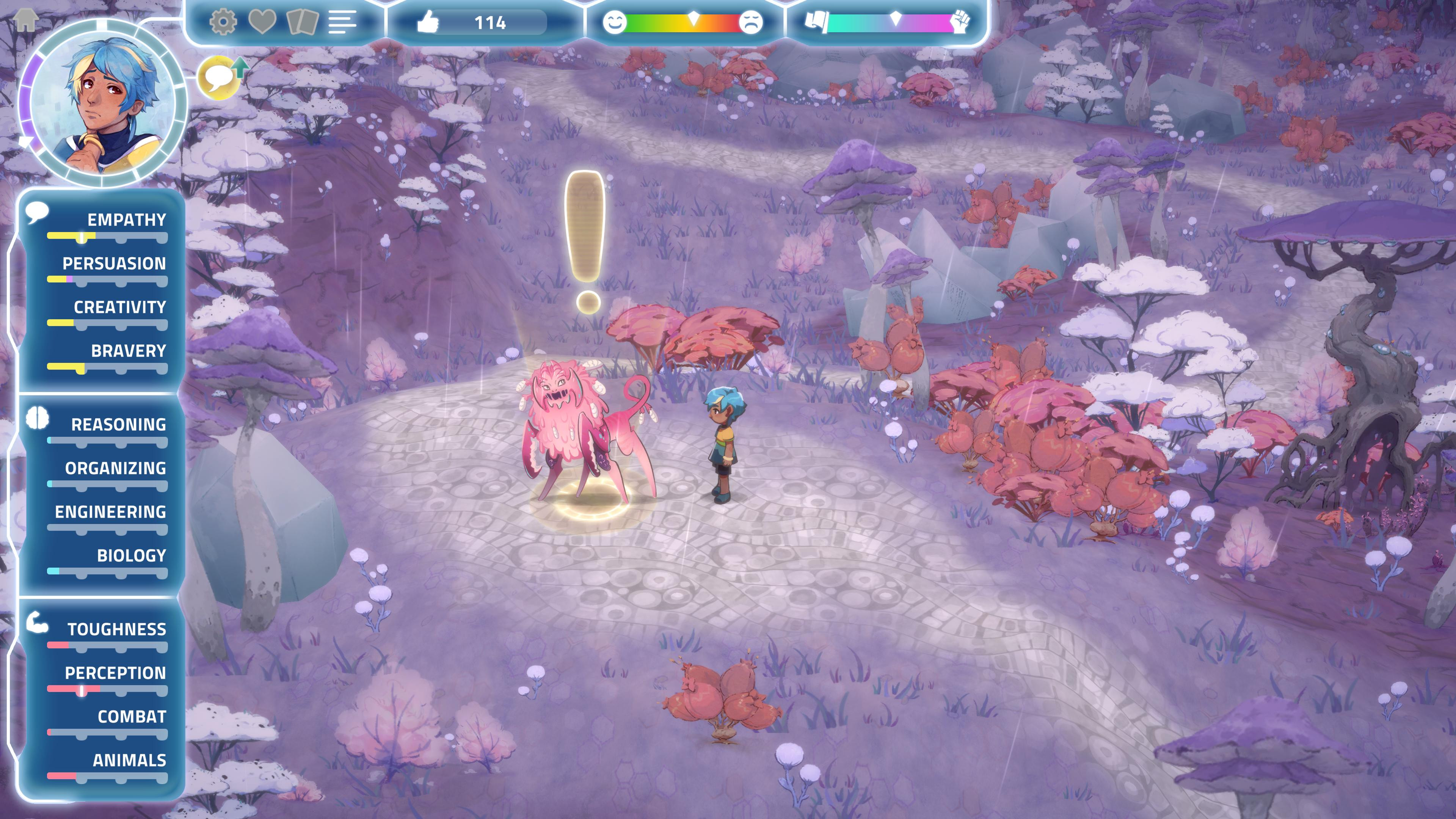
Task: Select the Organizing skill
Action: (x=115, y=468)
